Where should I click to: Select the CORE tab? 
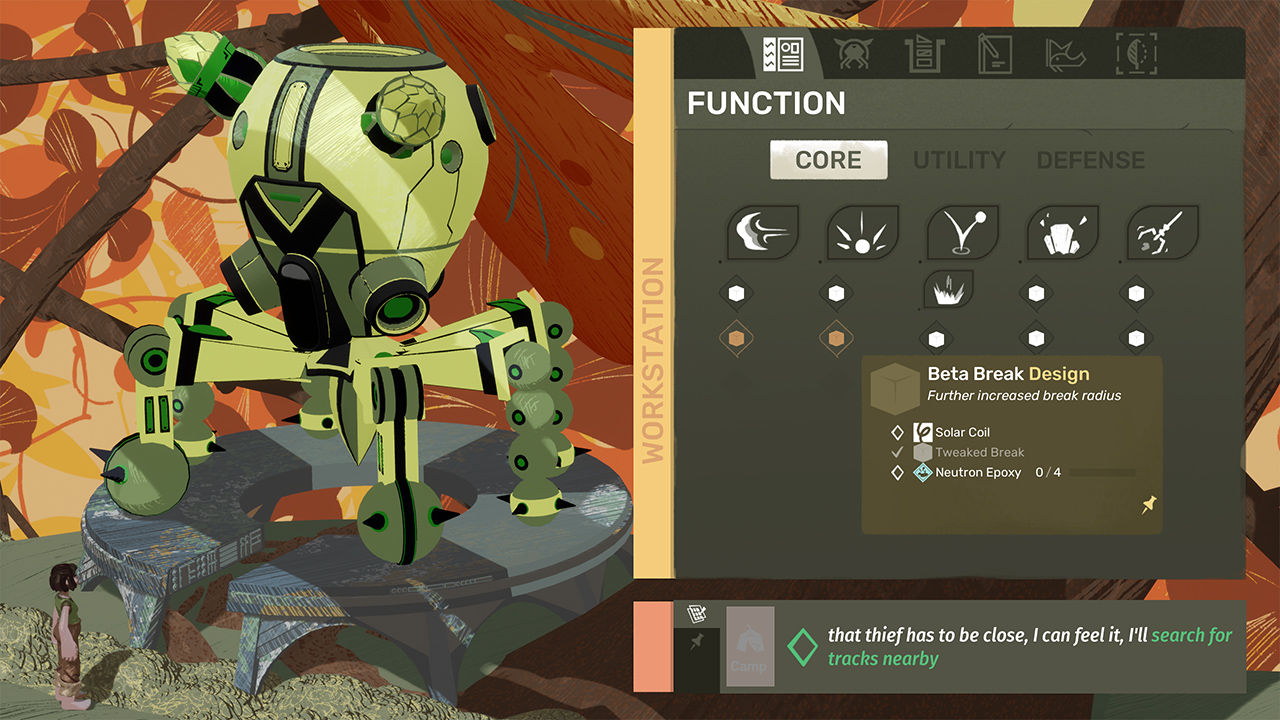click(828, 159)
